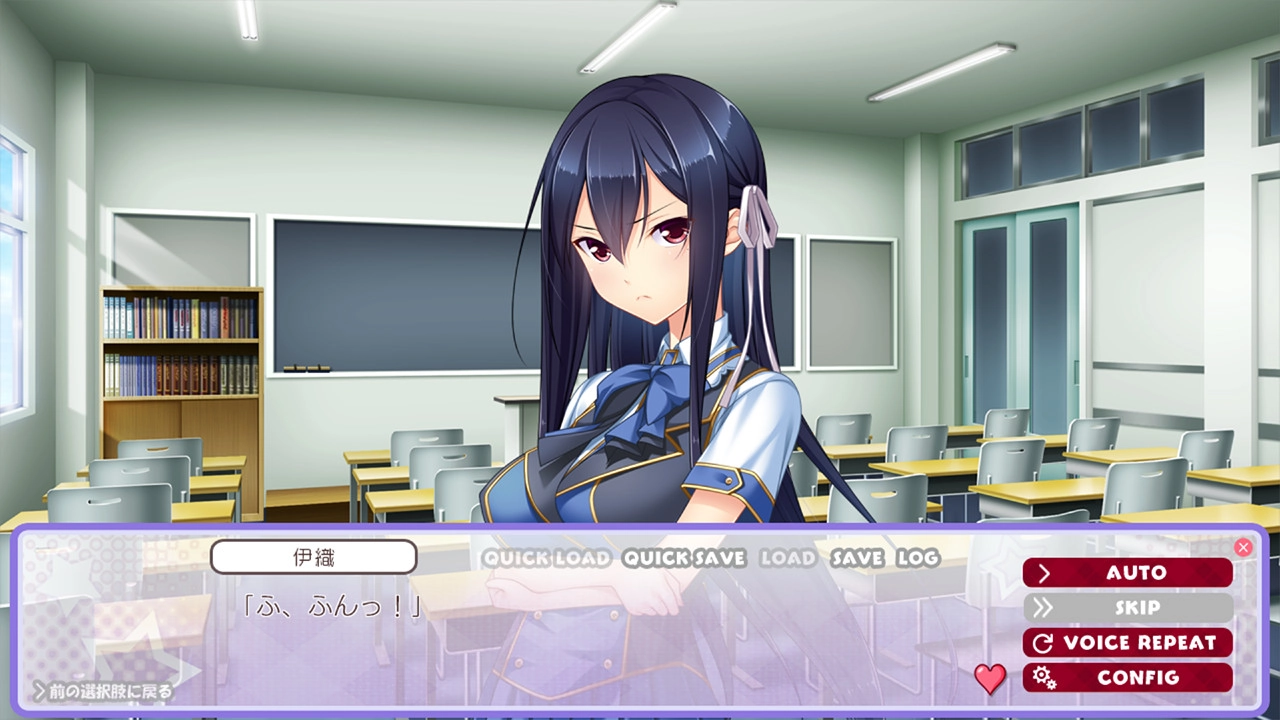Enable AUTO text advance mode
The image size is (1280, 720).
click(1127, 573)
